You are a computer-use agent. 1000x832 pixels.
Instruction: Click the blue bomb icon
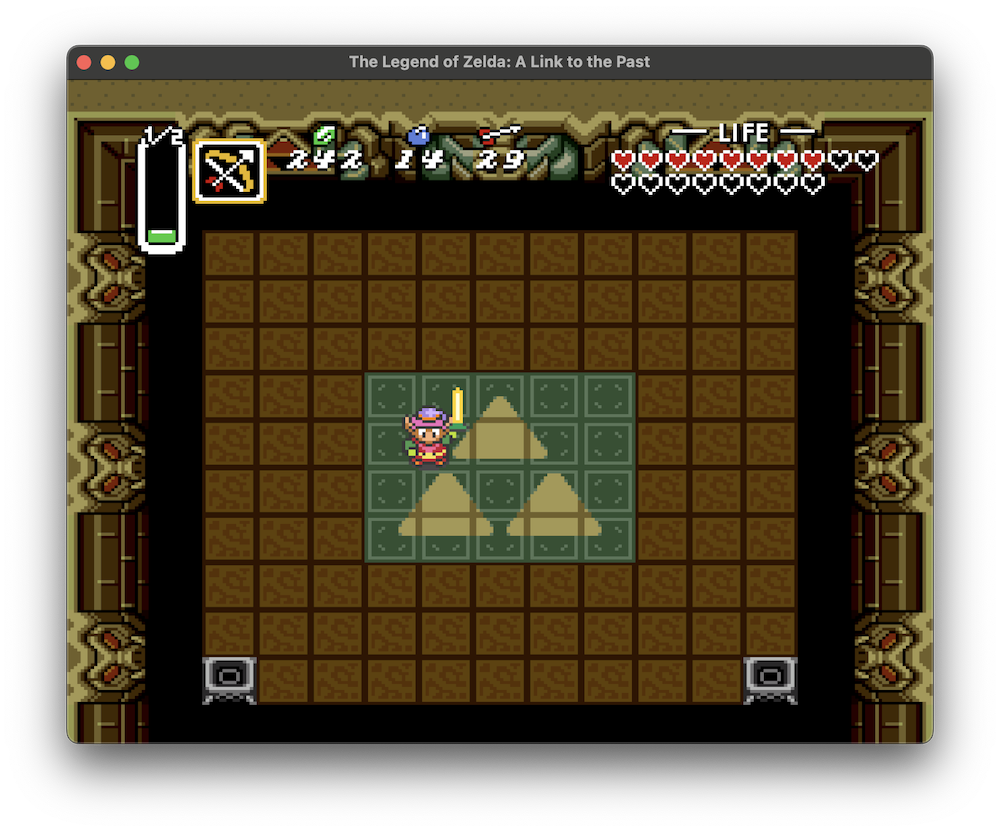[418, 135]
